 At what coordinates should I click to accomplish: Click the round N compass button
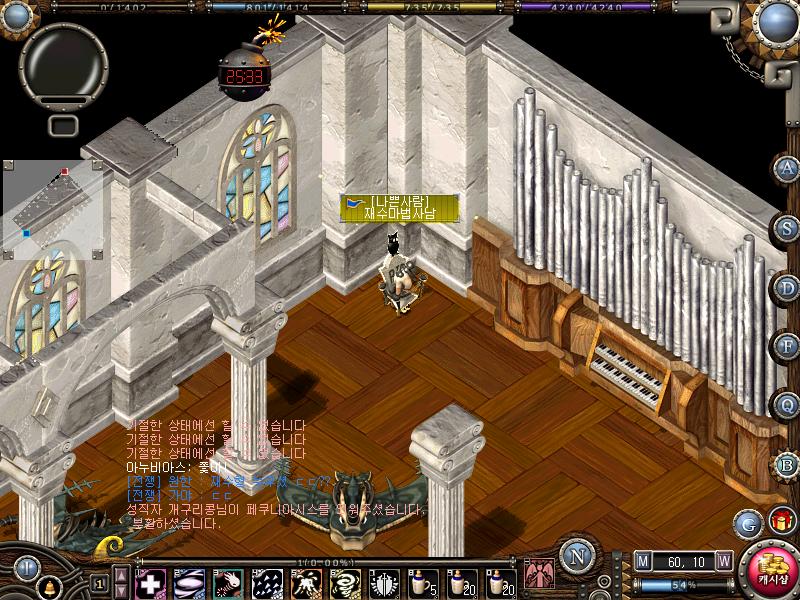click(x=575, y=556)
